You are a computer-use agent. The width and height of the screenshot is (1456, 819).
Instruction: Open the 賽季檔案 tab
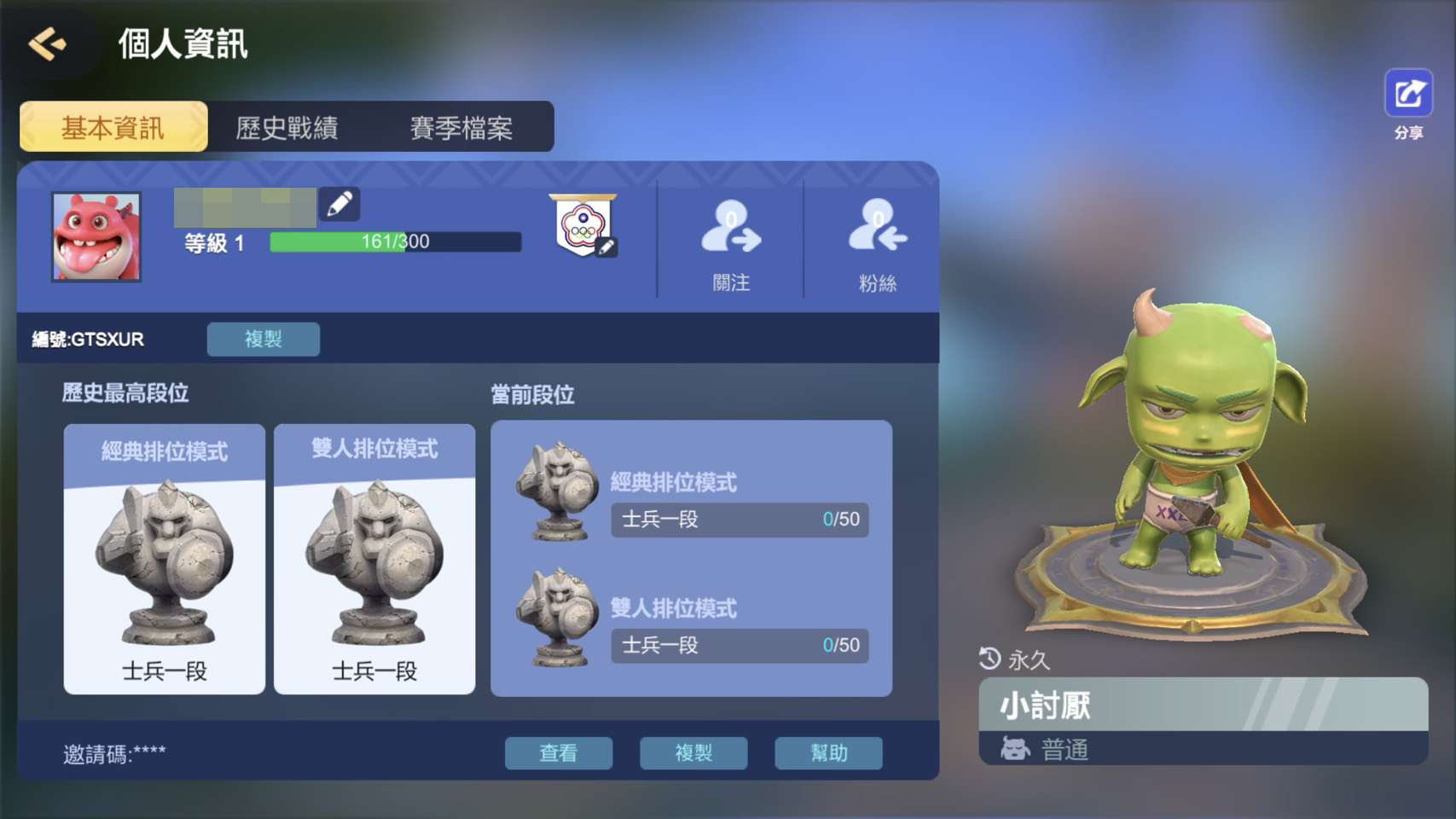461,127
